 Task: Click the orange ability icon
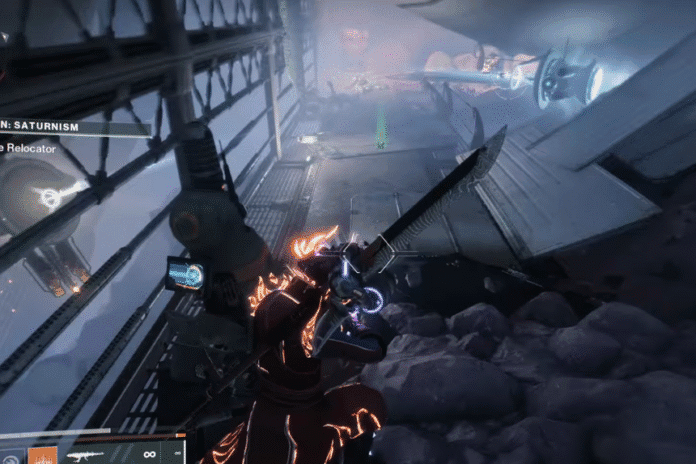click(42, 455)
